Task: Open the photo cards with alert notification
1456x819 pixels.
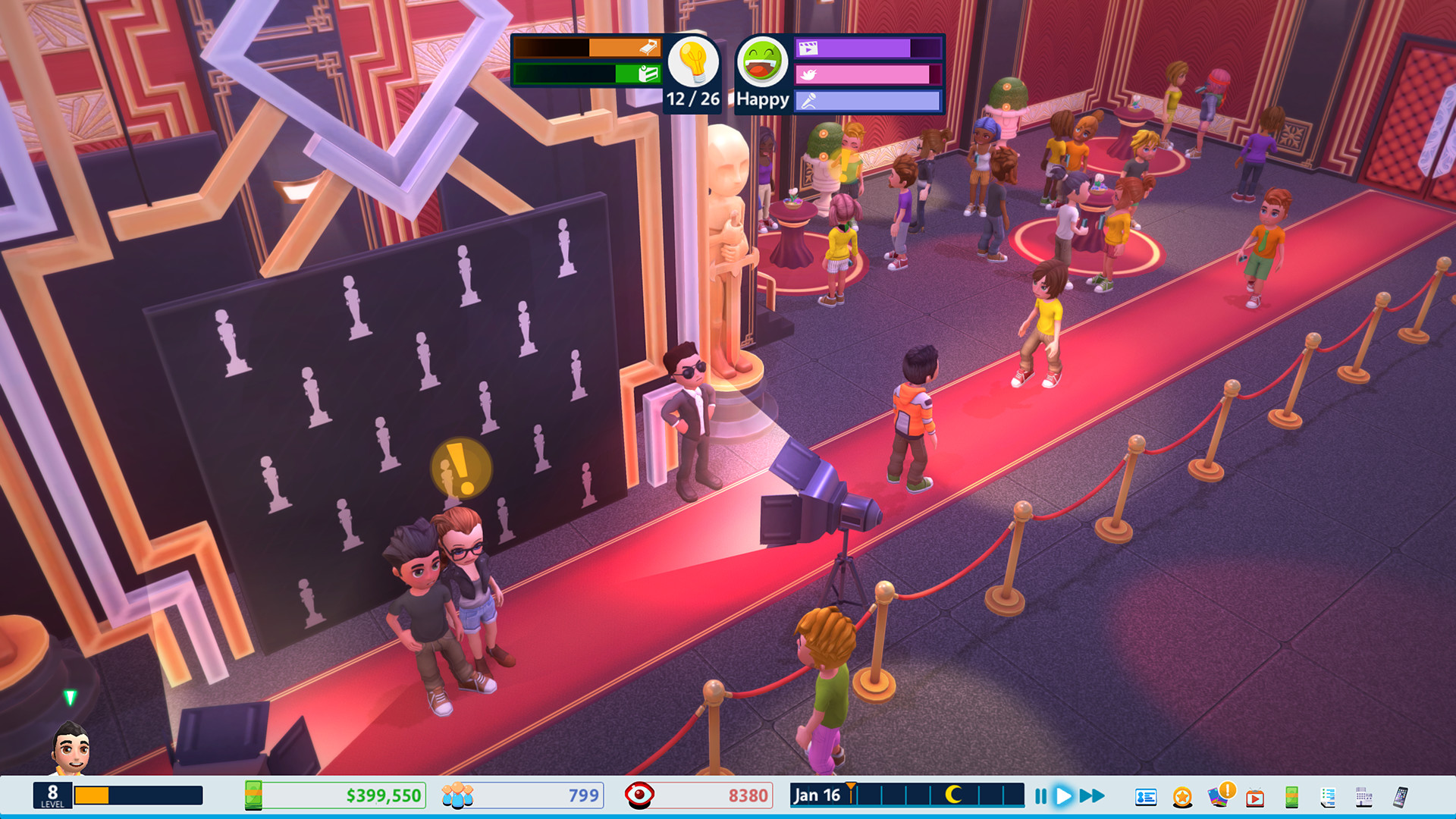Action: 1218,796
